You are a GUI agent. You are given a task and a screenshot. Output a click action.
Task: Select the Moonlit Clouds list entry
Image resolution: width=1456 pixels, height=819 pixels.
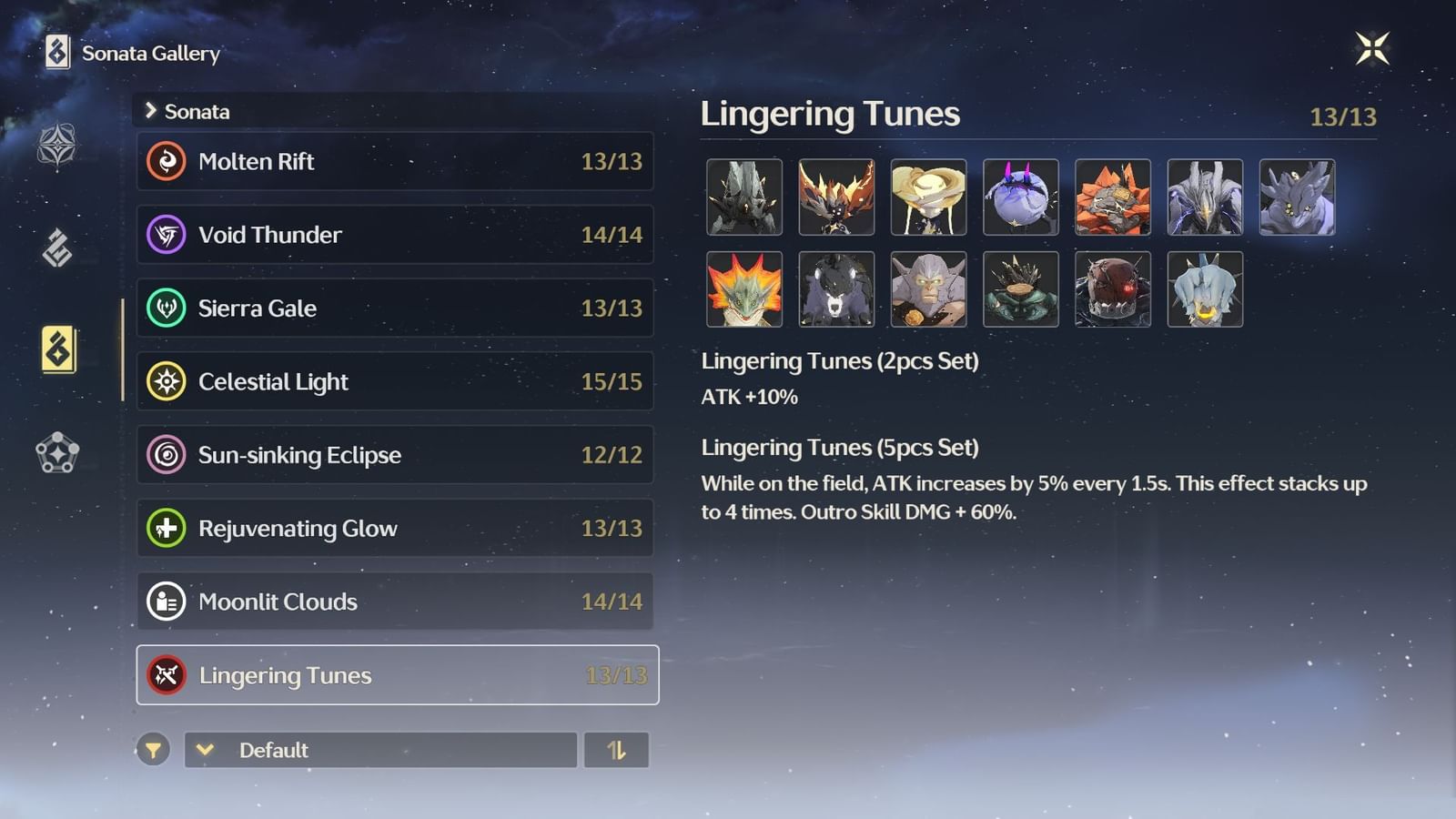tap(396, 602)
